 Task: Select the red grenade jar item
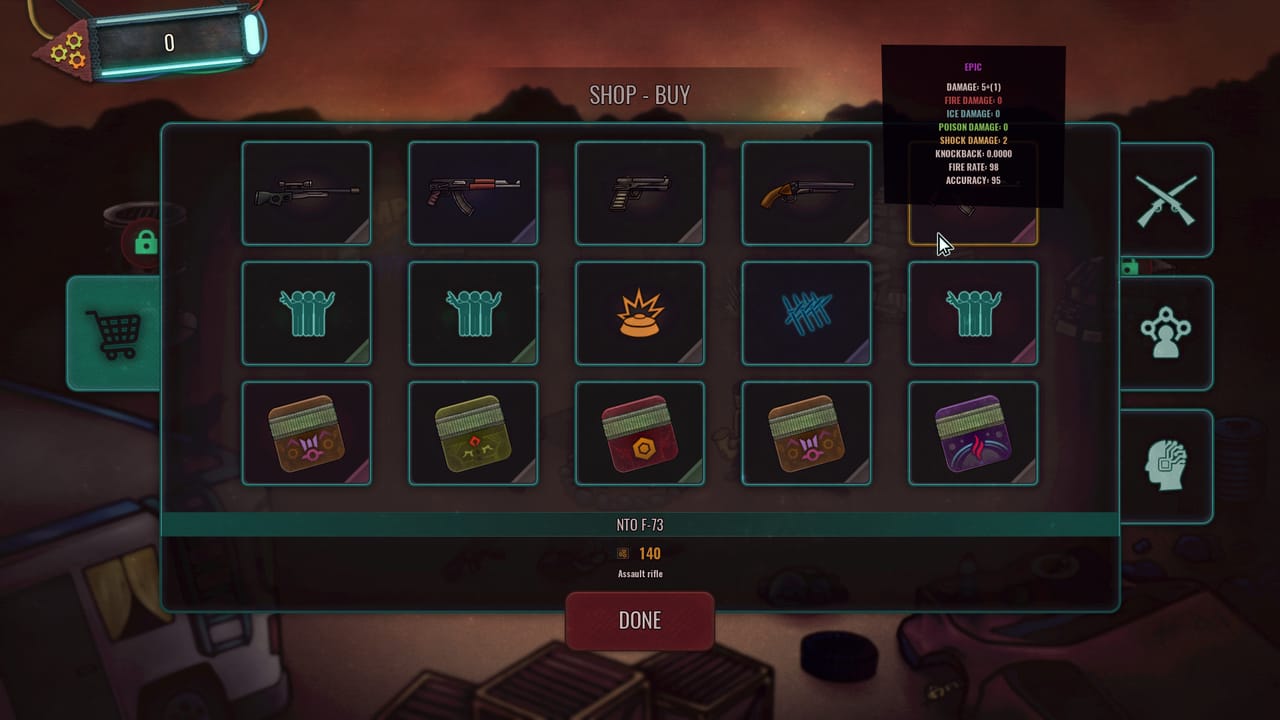(x=640, y=433)
